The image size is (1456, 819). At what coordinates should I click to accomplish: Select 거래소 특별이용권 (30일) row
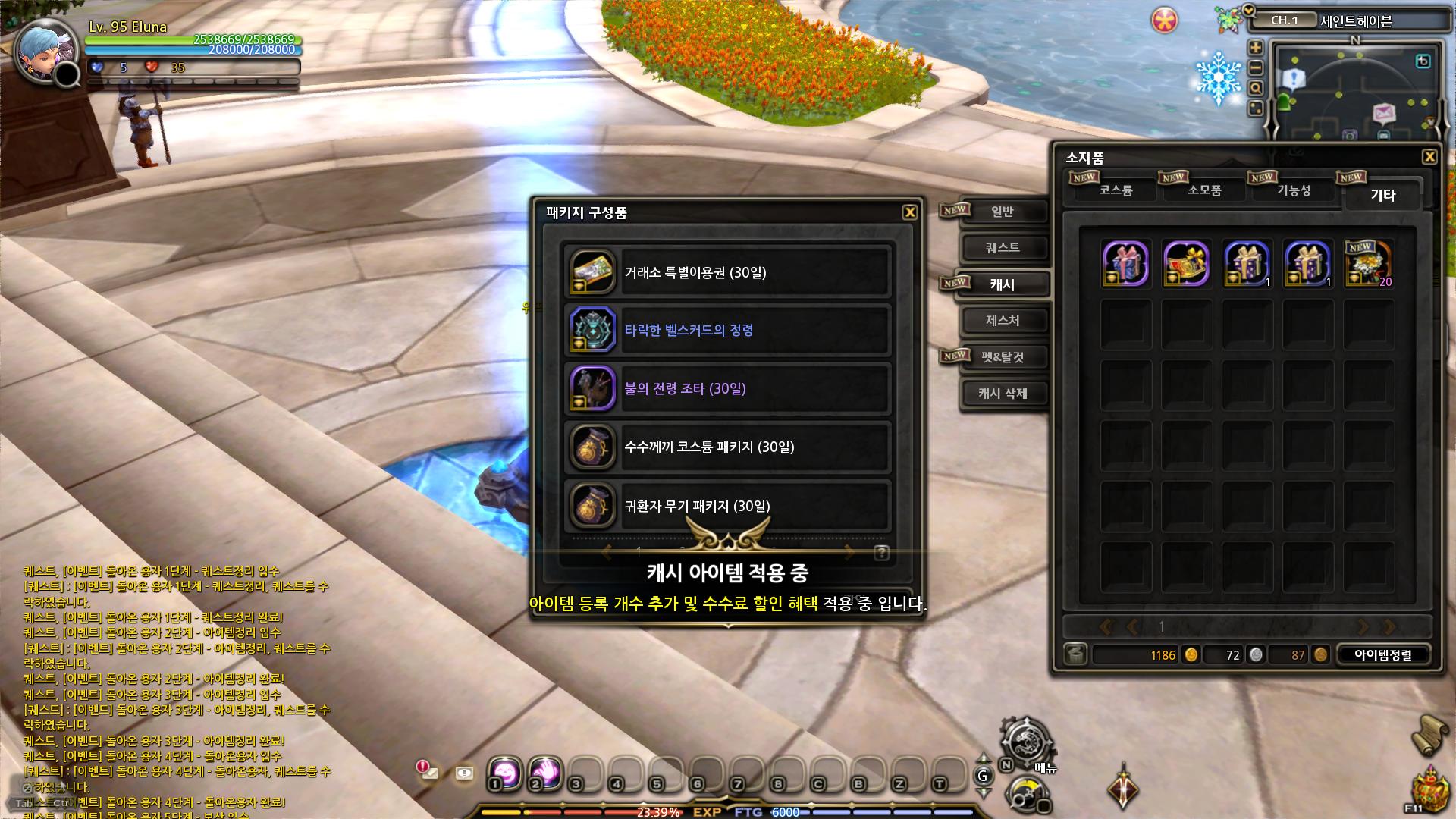[x=726, y=272]
